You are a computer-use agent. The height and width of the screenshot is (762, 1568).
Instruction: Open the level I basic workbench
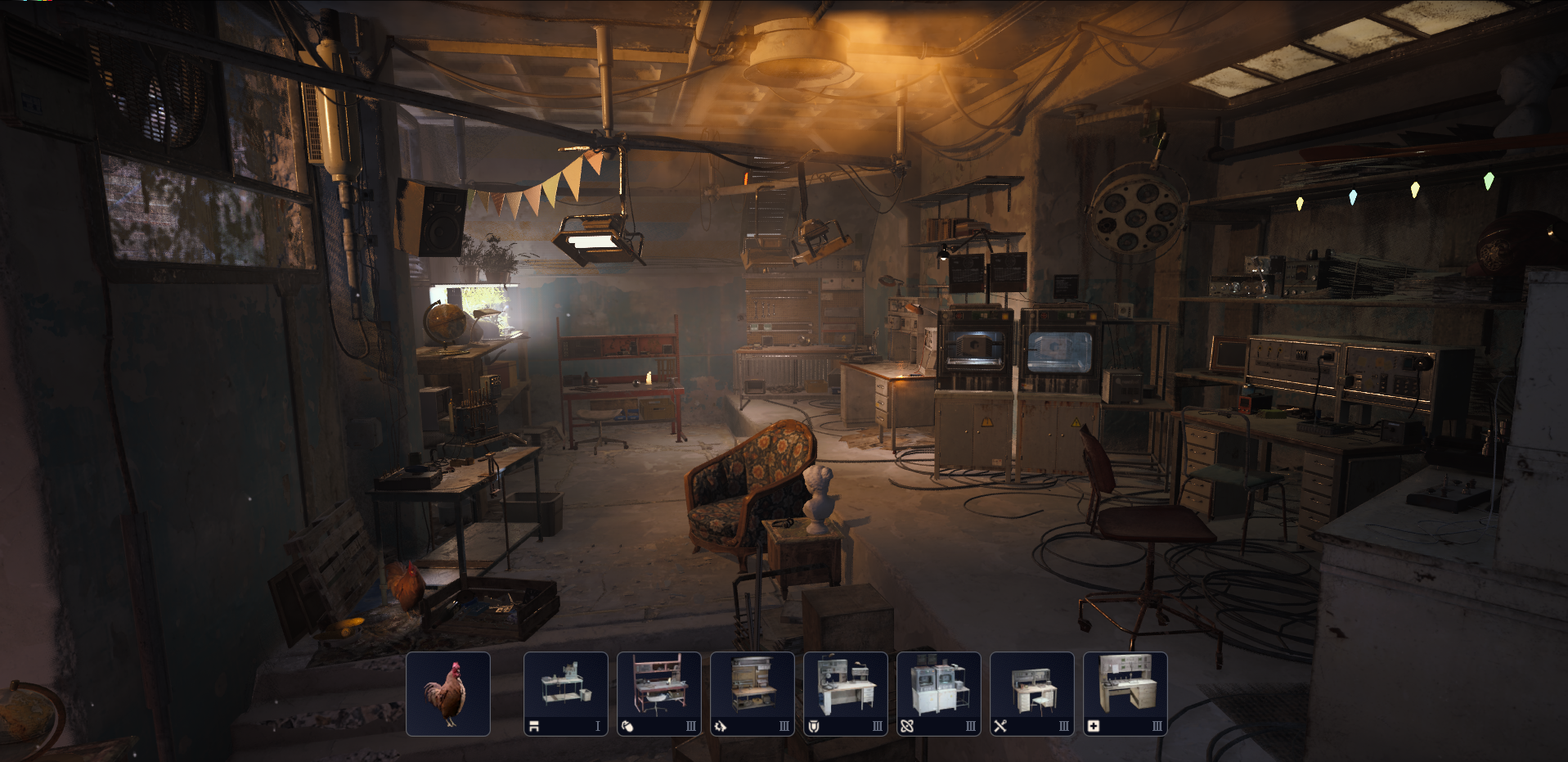565,693
